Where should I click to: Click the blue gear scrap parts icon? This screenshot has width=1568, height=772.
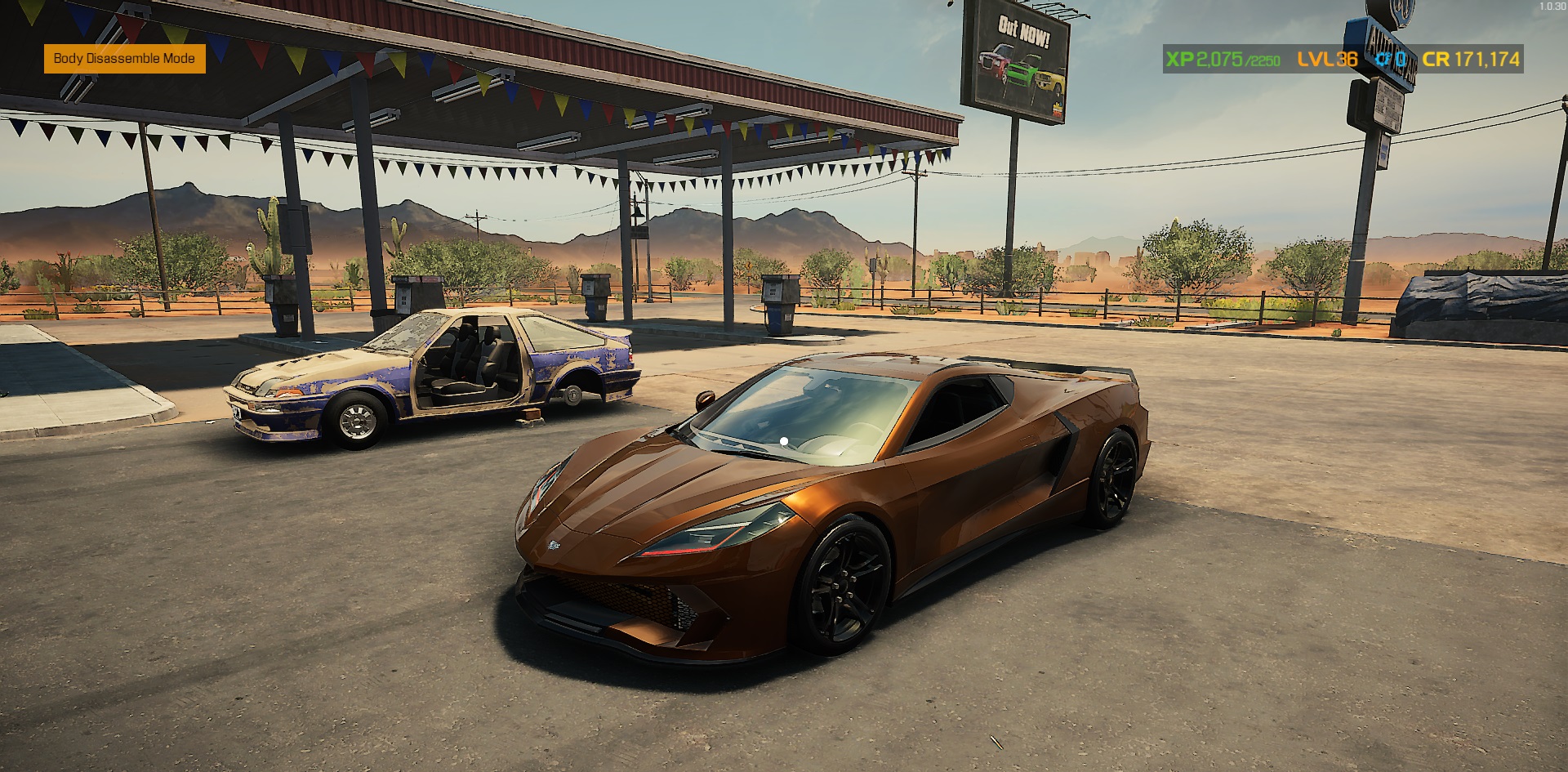coord(1383,59)
